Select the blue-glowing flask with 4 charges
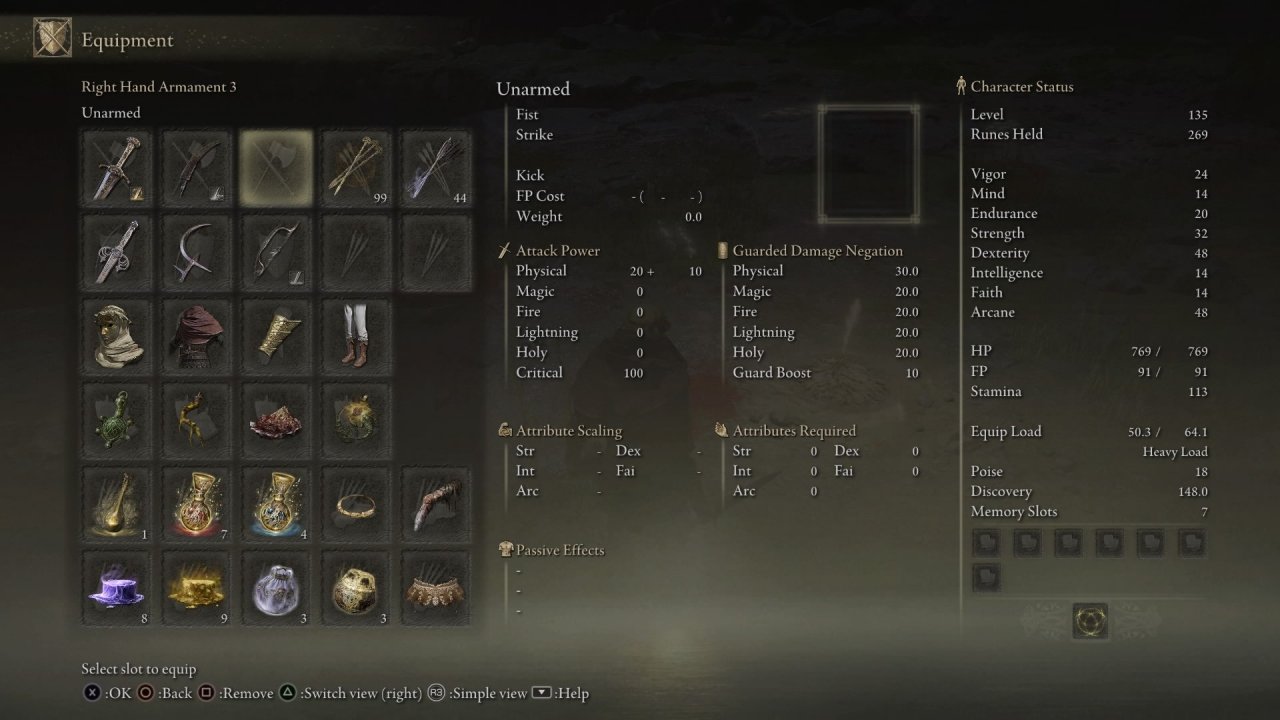This screenshot has width=1280, height=720. click(276, 505)
